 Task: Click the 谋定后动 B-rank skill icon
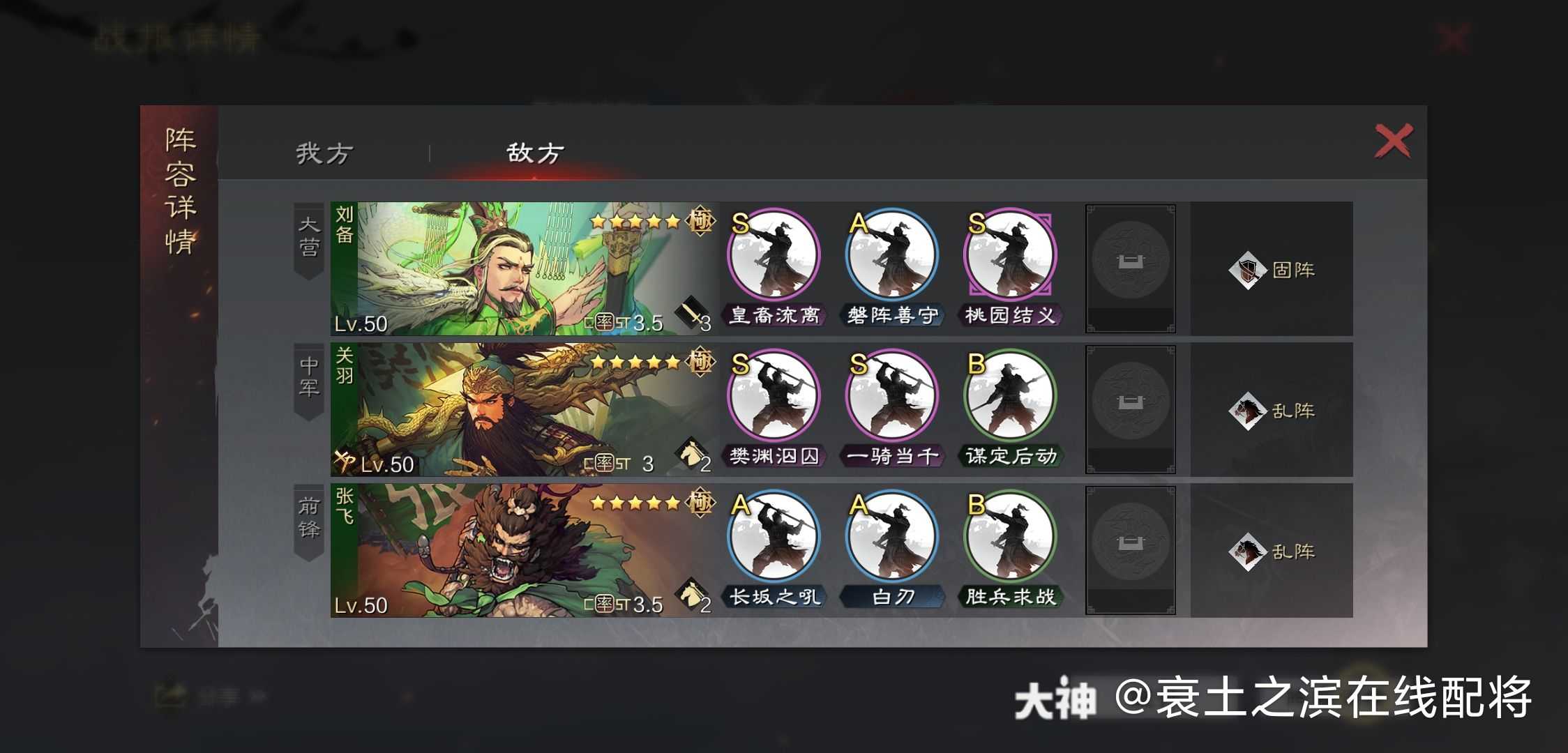1010,396
